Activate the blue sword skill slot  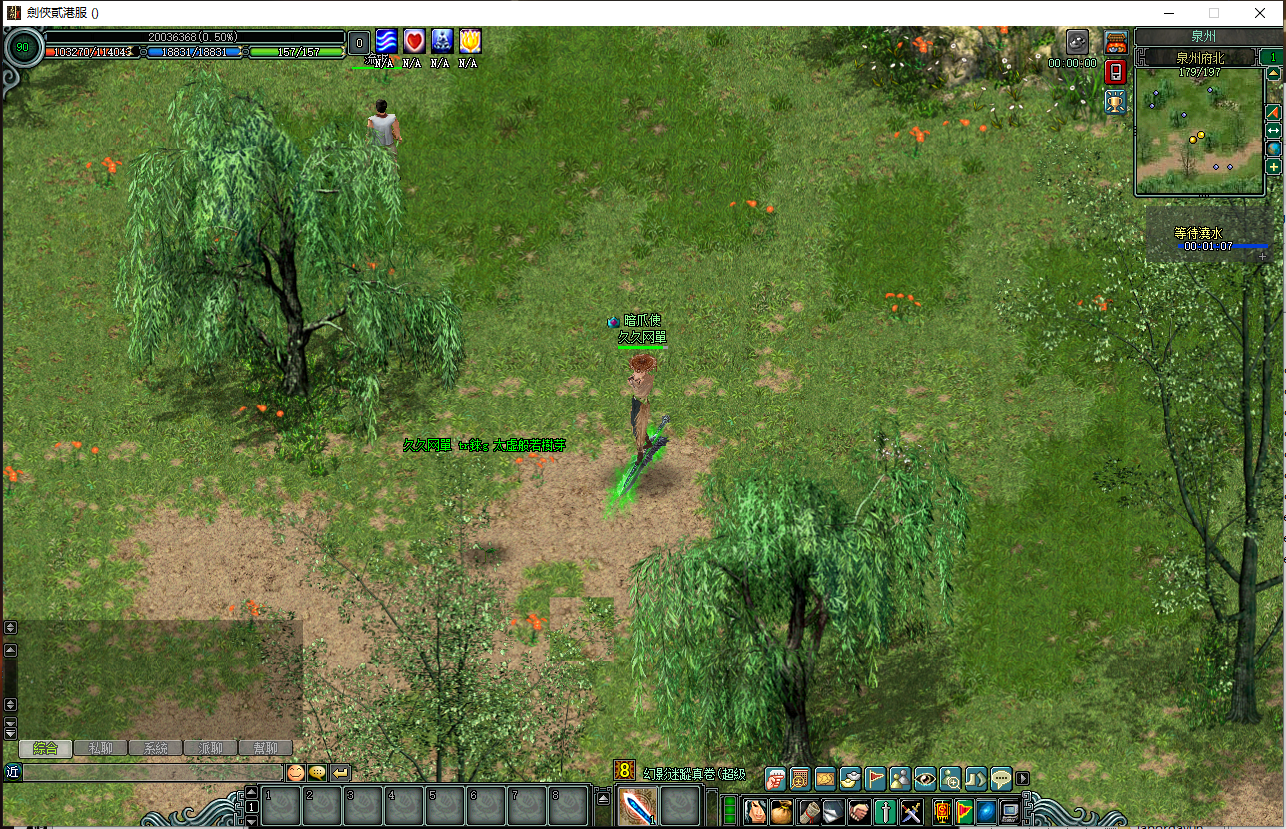coord(637,807)
